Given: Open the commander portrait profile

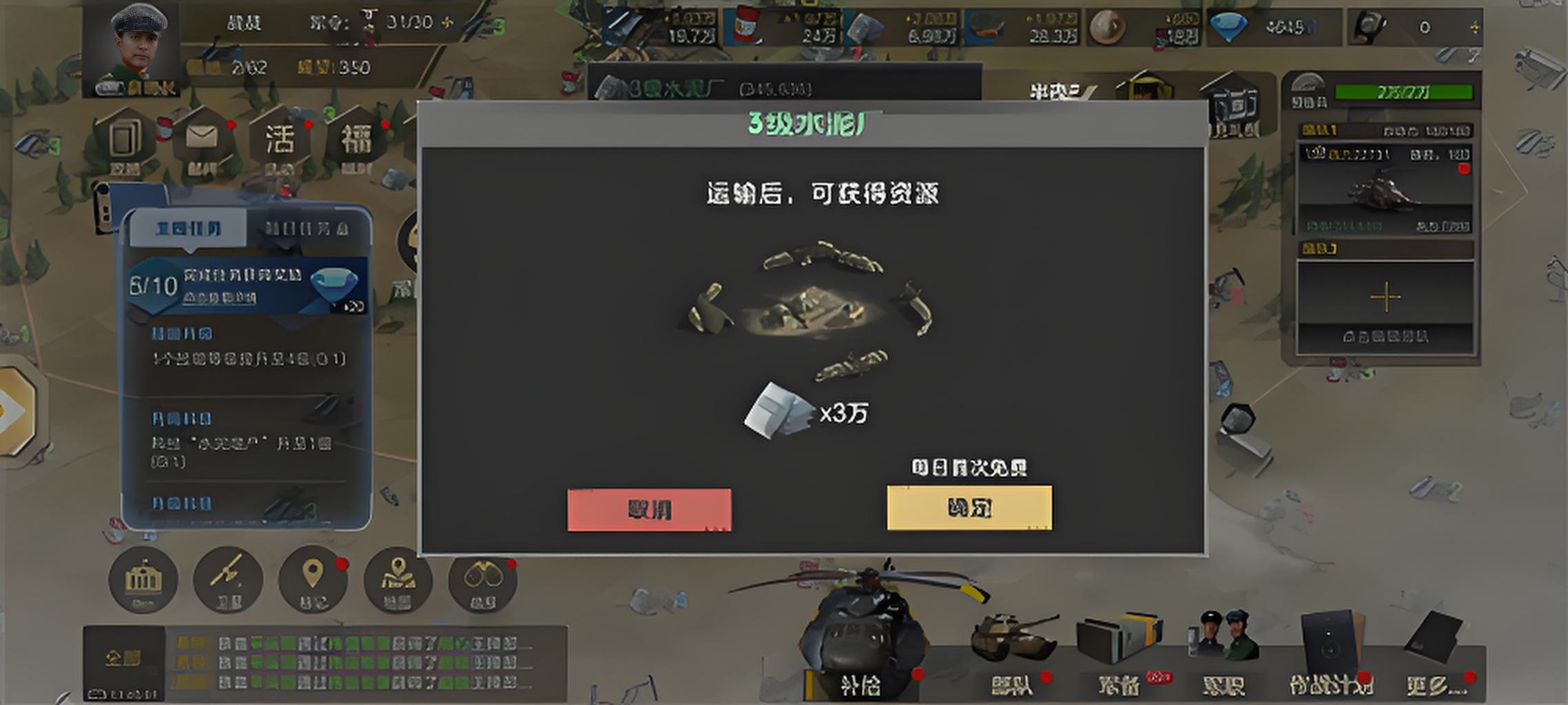Looking at the screenshot, I should (138, 45).
